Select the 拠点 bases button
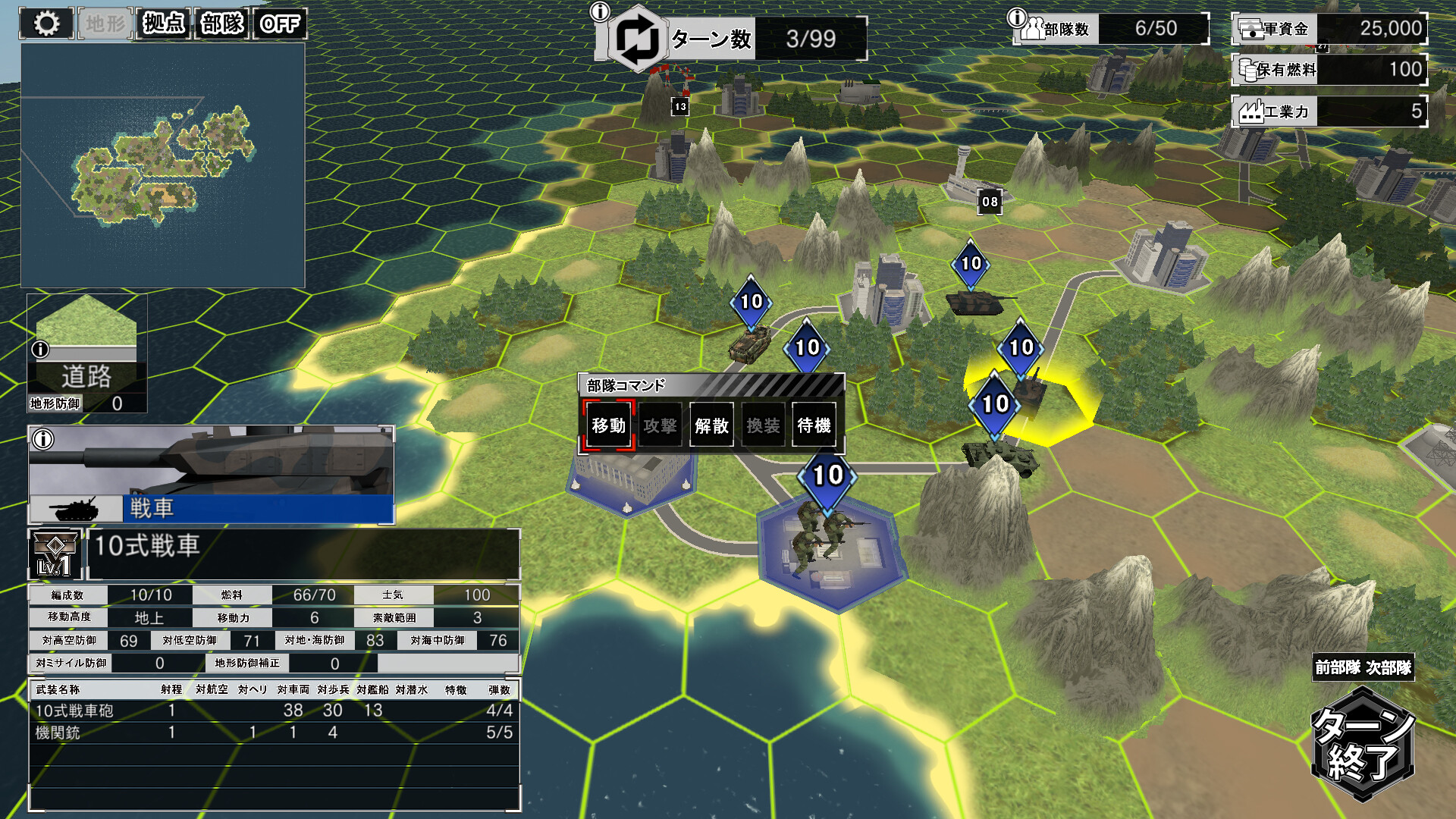Screen dimensions: 1456x819 (x=164, y=24)
